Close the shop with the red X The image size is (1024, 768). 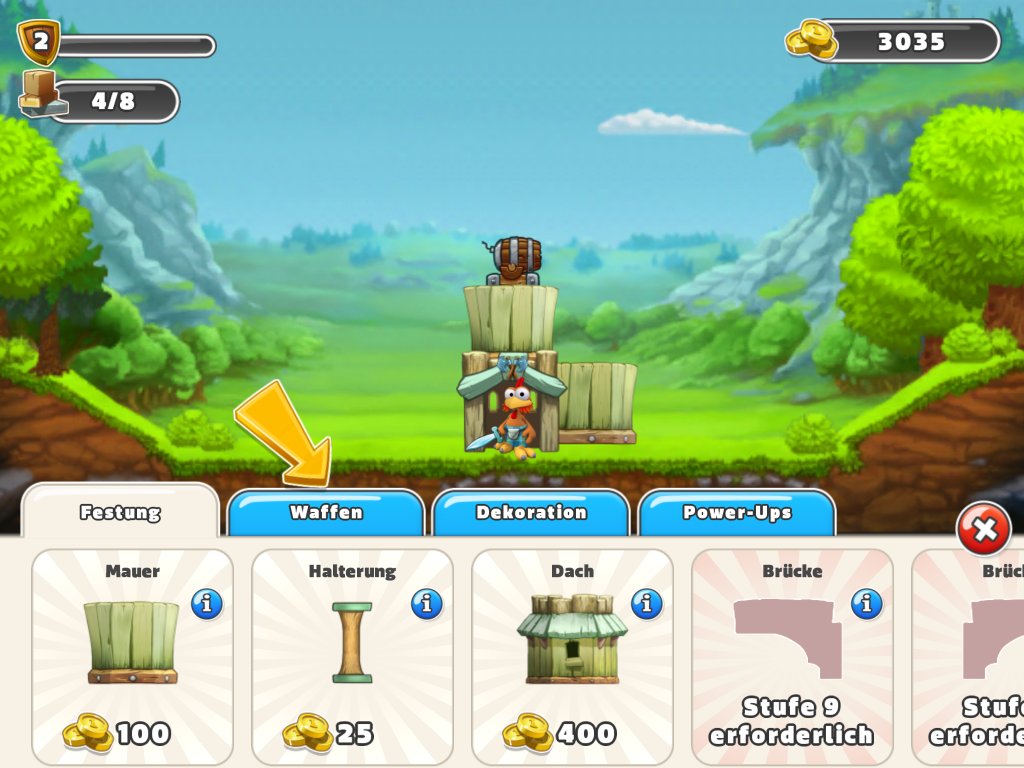tap(984, 530)
